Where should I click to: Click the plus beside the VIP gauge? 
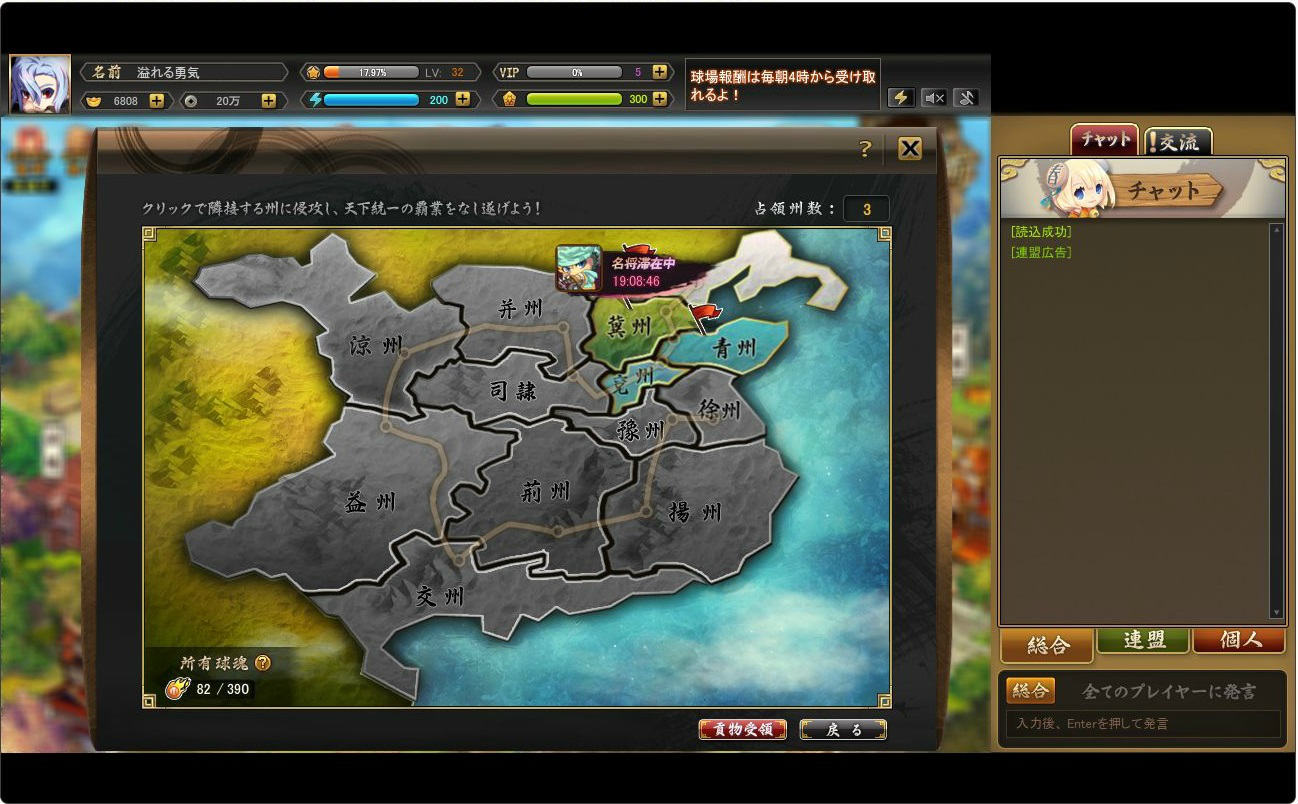pyautogui.click(x=658, y=72)
